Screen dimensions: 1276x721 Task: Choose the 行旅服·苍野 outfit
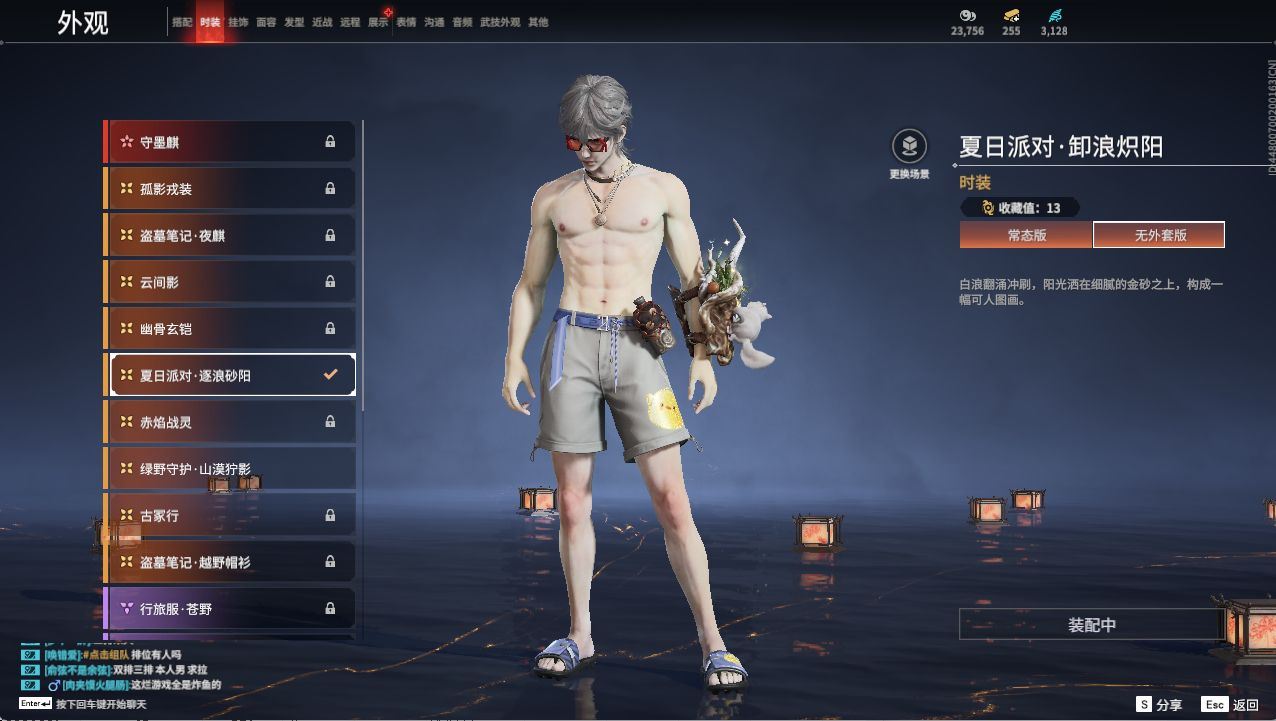coord(230,608)
